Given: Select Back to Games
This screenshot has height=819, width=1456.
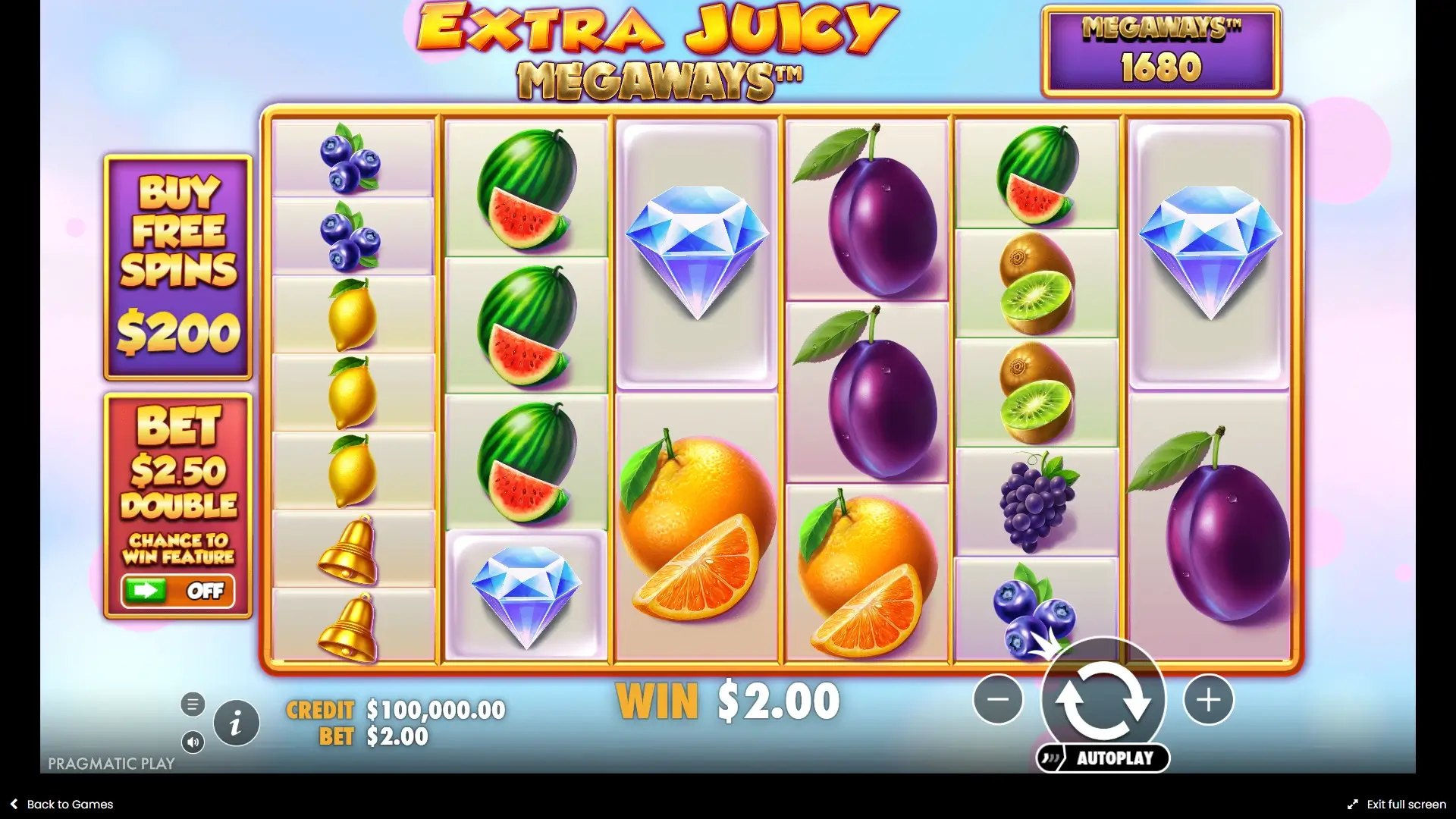Looking at the screenshot, I should [61, 804].
